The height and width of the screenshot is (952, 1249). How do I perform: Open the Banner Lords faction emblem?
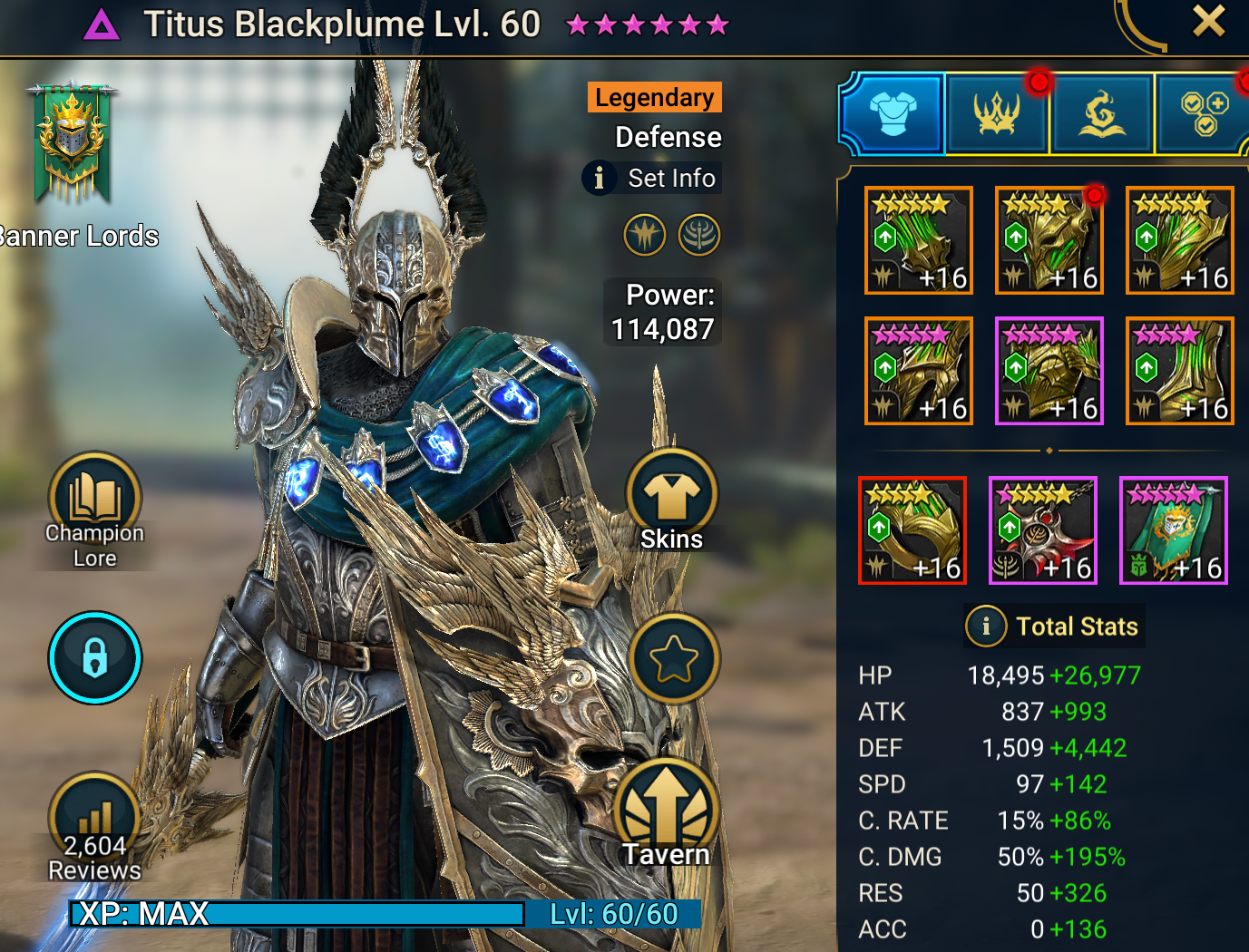coord(72,143)
